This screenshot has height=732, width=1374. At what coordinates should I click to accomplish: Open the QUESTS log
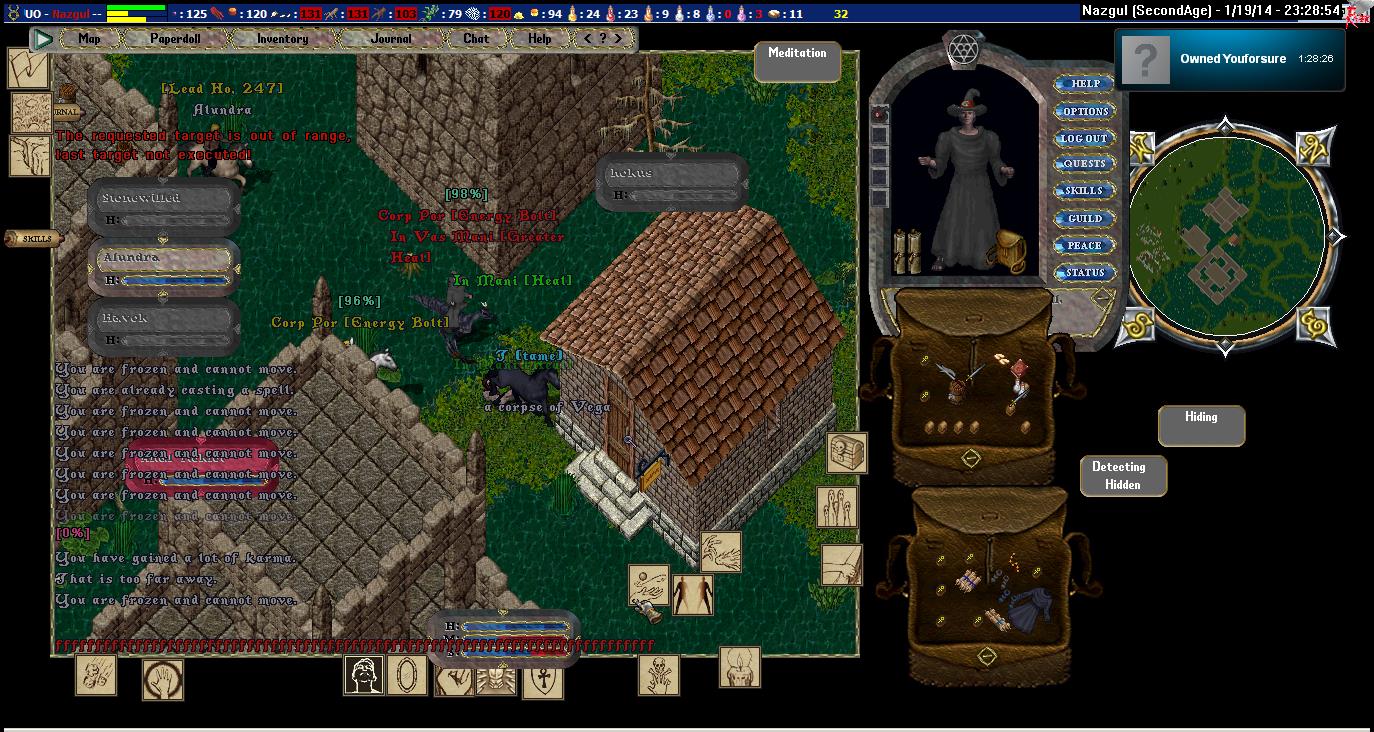coord(1085,164)
